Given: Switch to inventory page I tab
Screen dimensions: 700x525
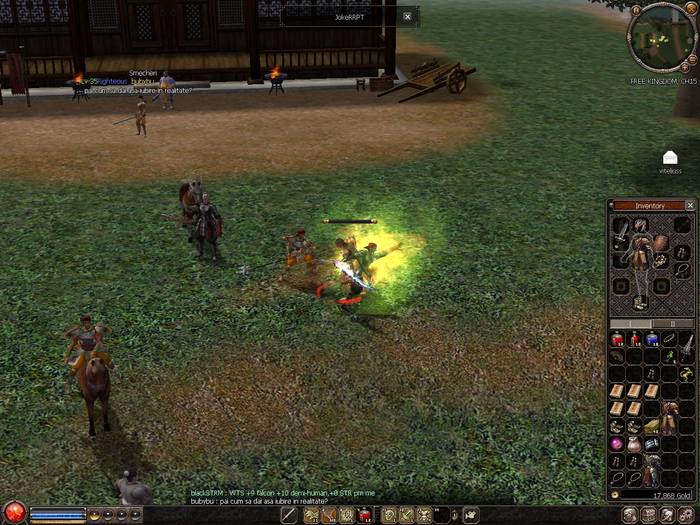Looking at the screenshot, I should pyautogui.click(x=631, y=324).
